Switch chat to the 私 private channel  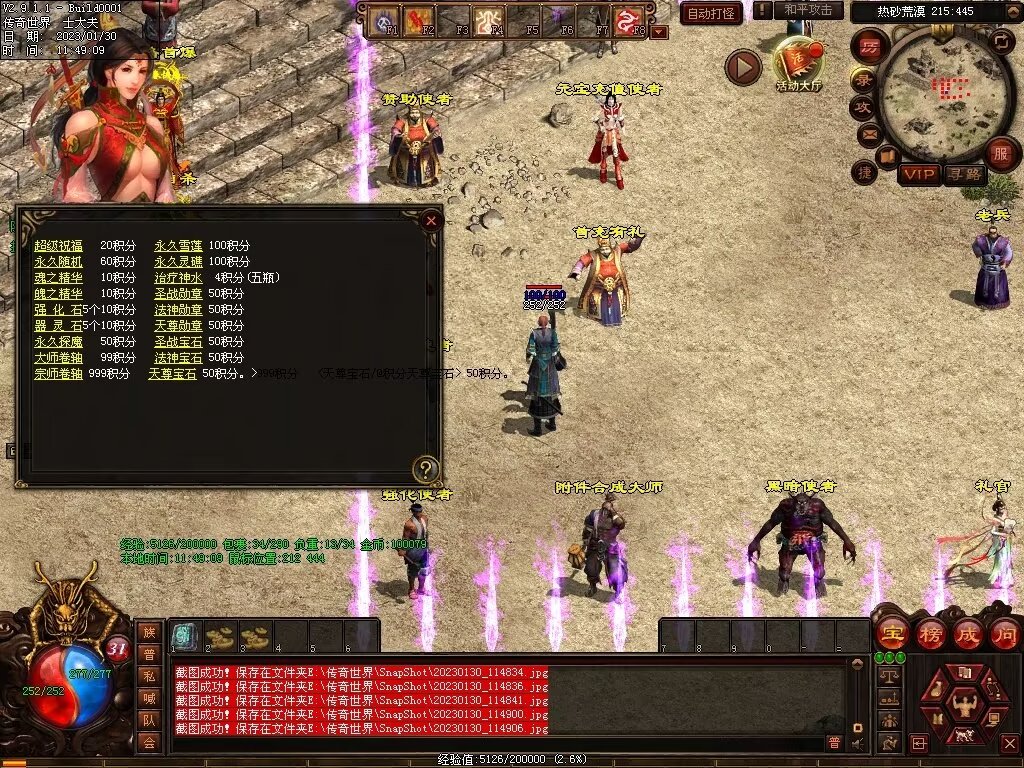click(x=148, y=675)
